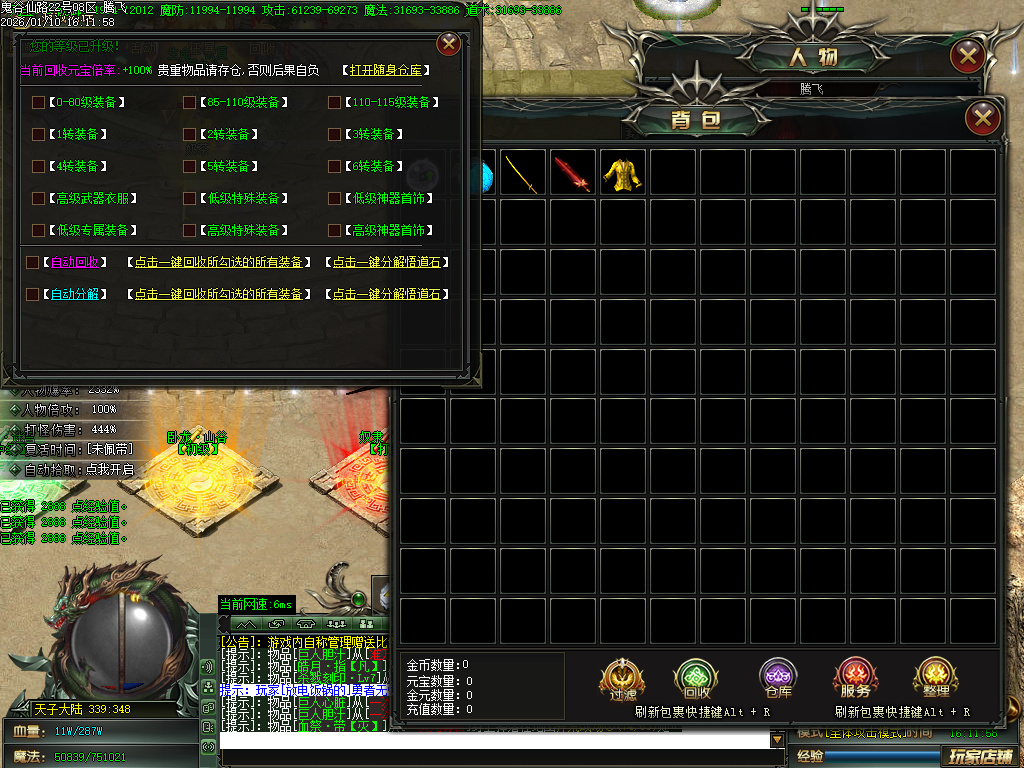Pick the red sword in the bag

click(x=574, y=173)
